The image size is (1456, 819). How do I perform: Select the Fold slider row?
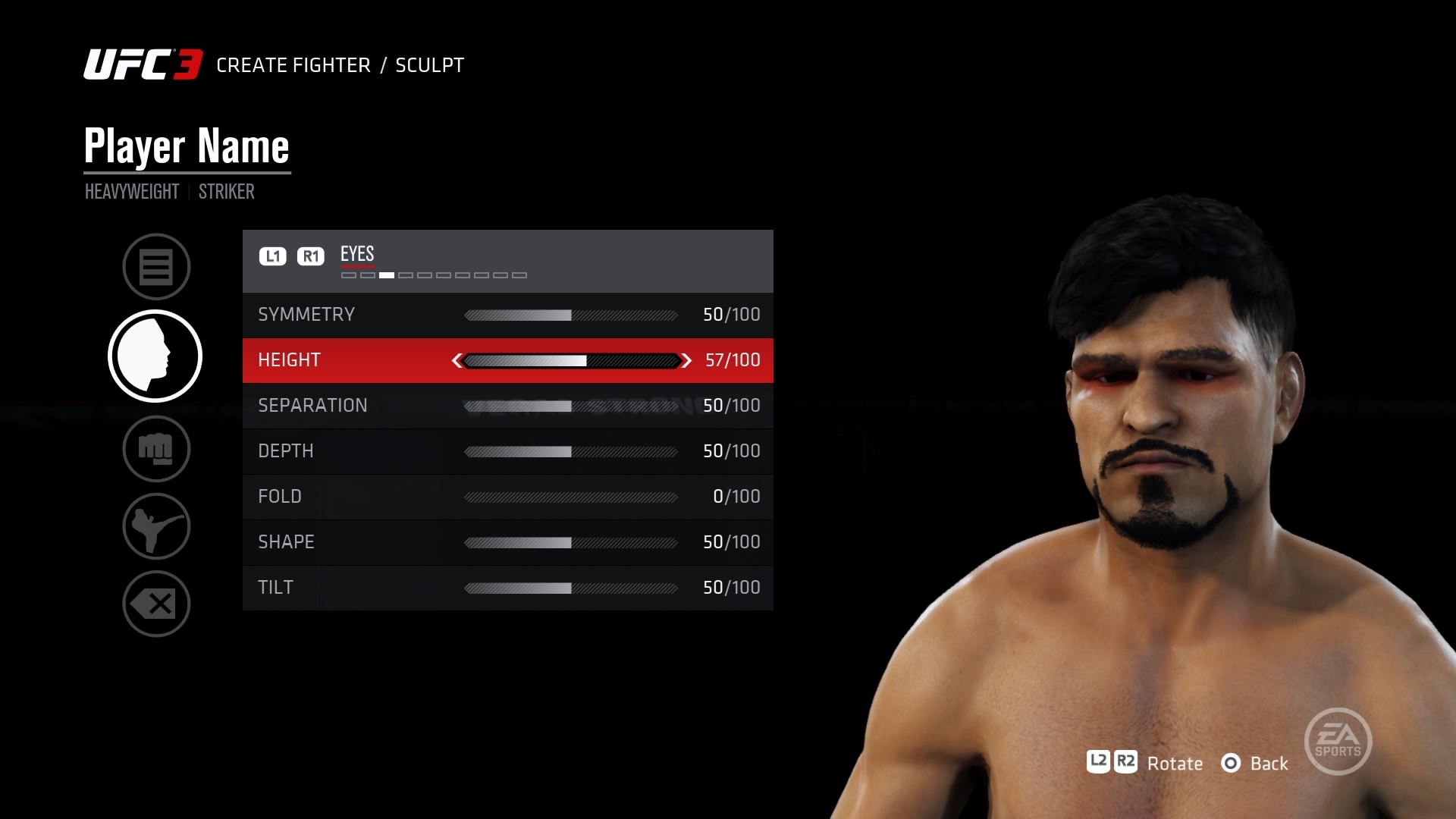click(507, 497)
